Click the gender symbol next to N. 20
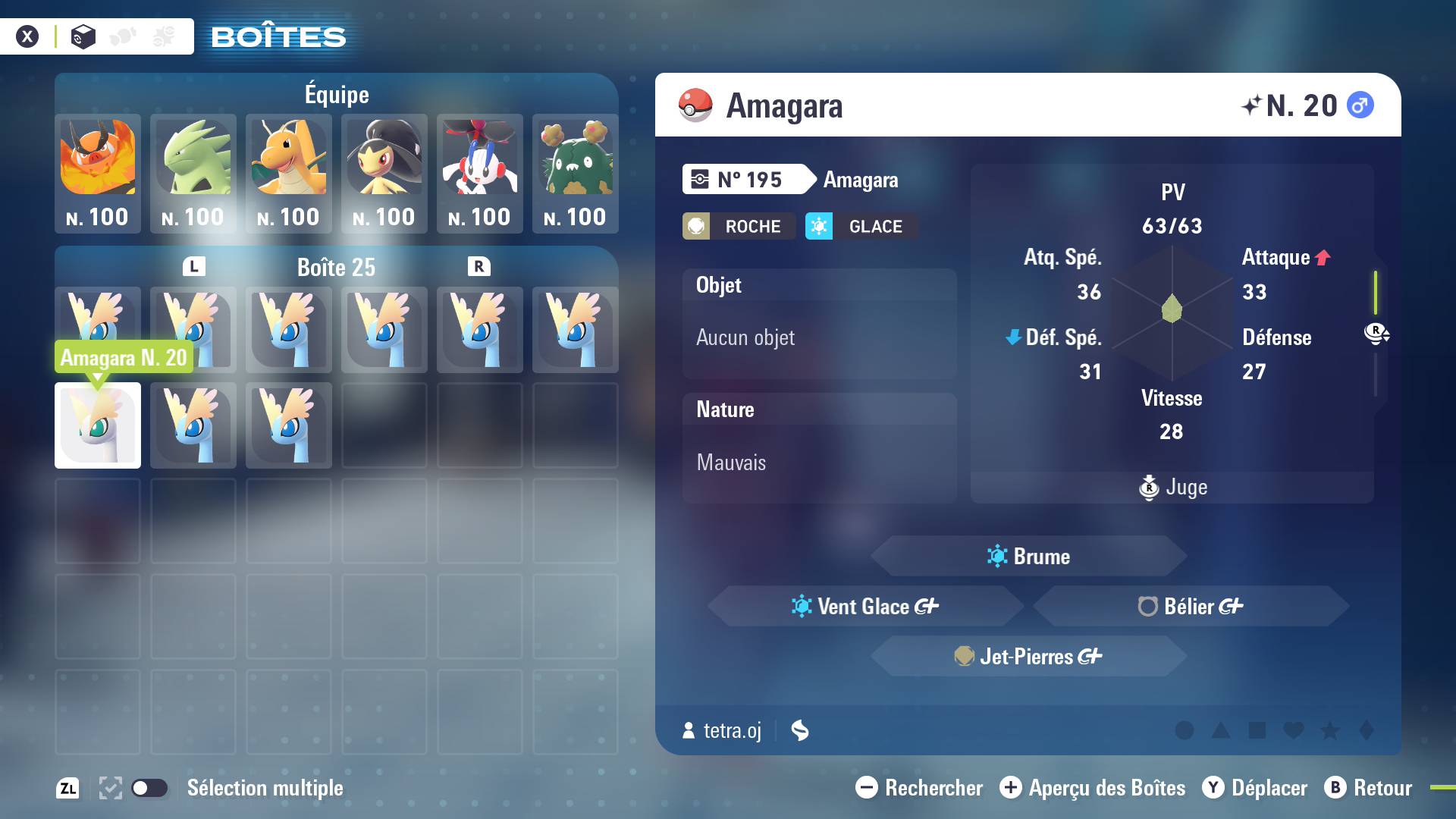Image resolution: width=1456 pixels, height=819 pixels. coord(1361,105)
